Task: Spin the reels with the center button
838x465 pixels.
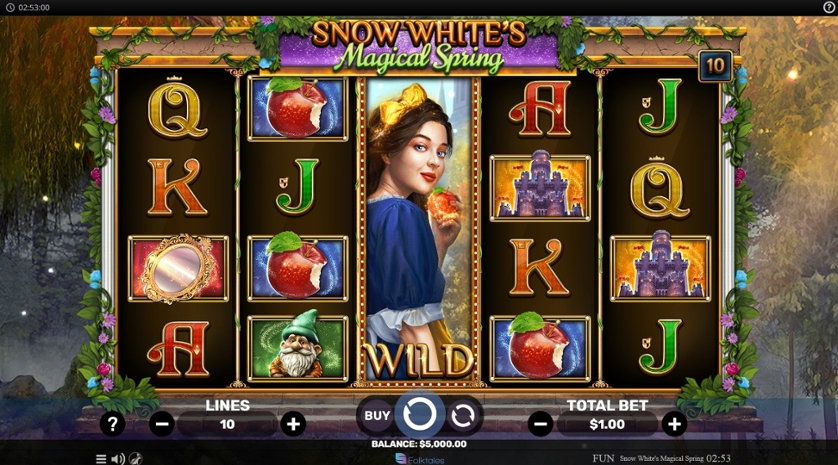Action: pos(419,414)
